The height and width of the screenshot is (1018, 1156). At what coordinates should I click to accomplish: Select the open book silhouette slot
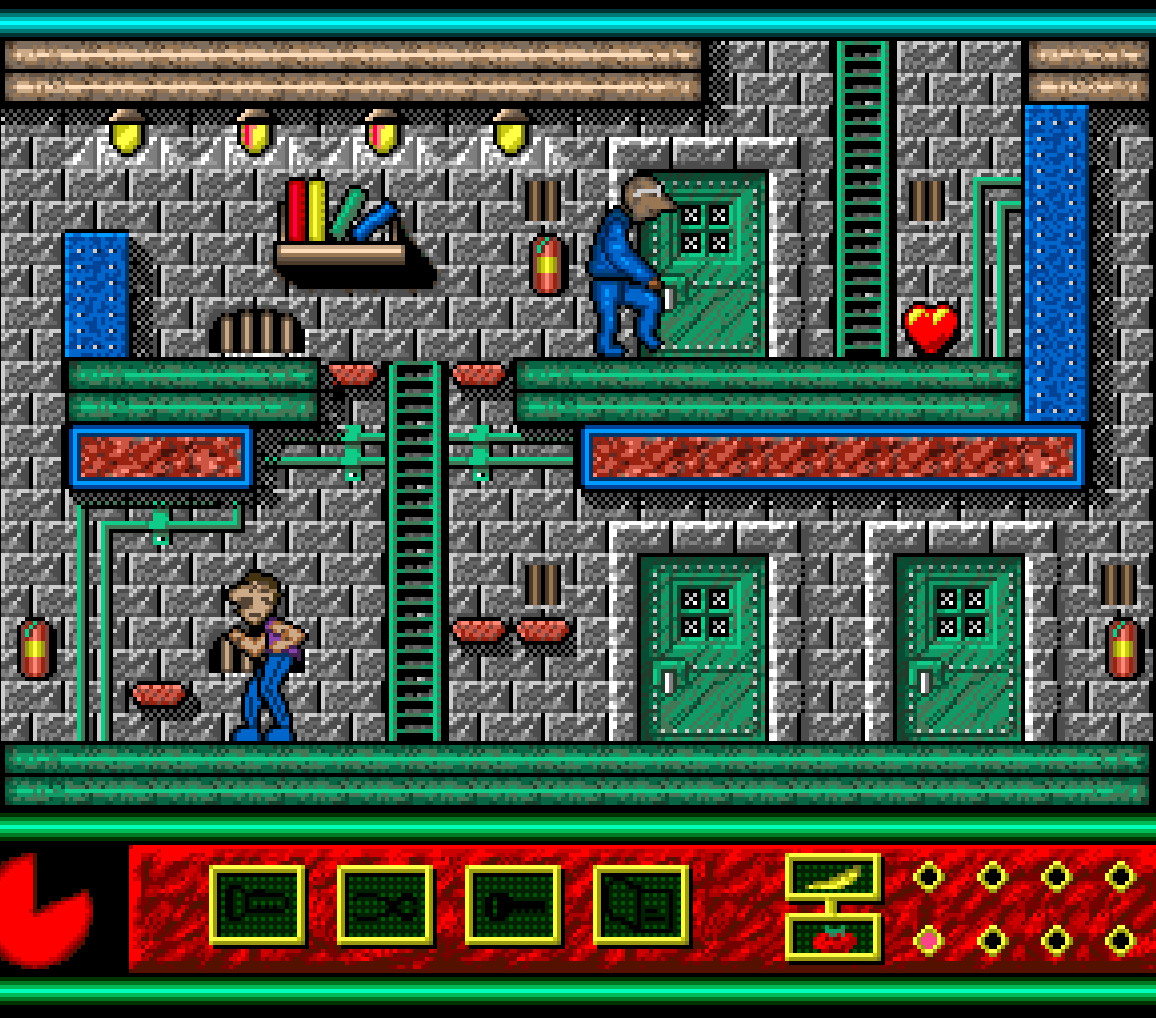pos(640,905)
